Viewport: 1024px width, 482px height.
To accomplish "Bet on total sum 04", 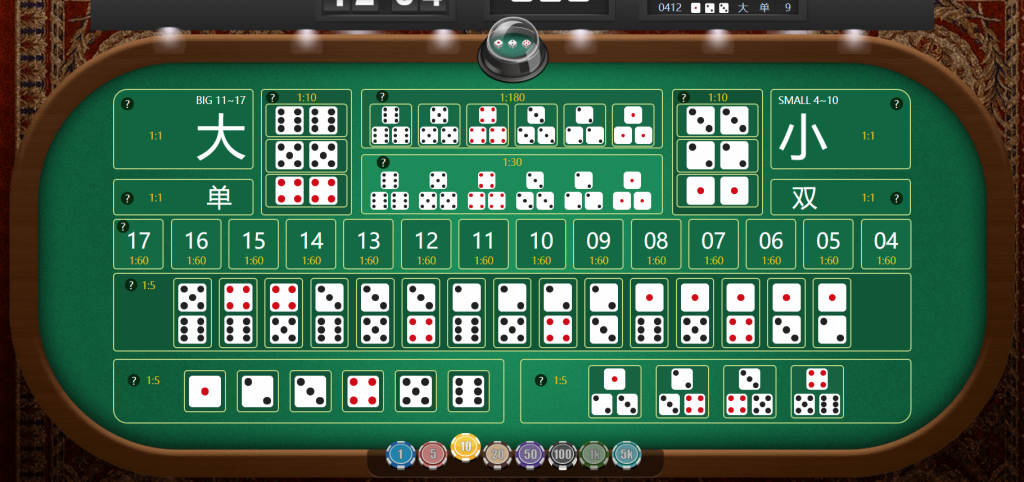I will (x=886, y=245).
